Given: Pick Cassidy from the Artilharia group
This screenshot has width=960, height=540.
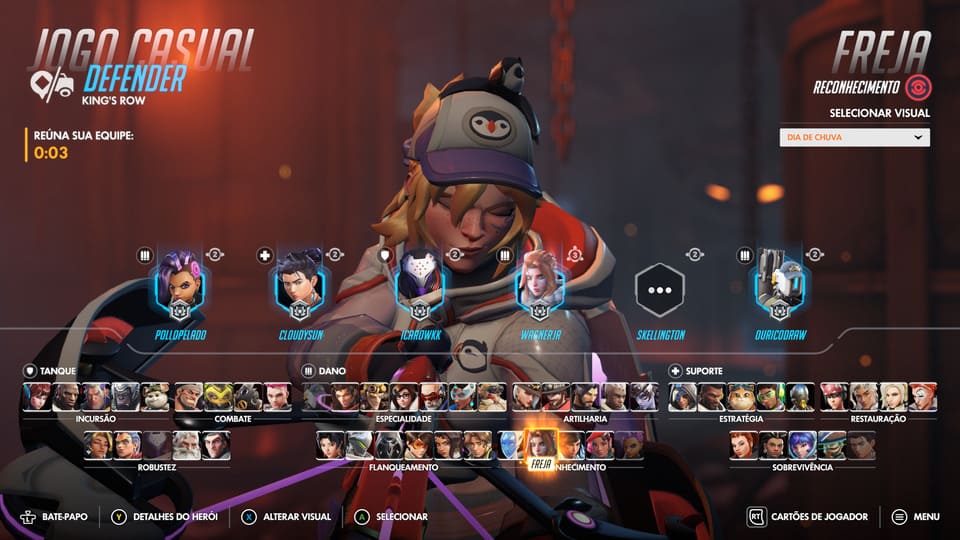Looking at the screenshot, I should tap(556, 396).
